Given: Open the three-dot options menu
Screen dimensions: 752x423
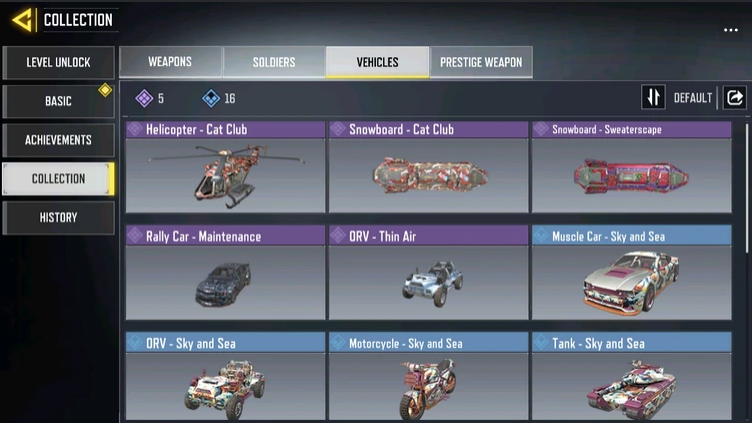Looking at the screenshot, I should [x=731, y=30].
